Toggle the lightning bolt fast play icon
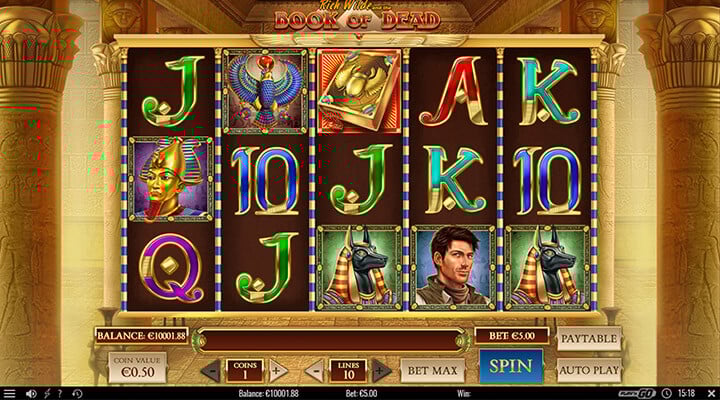The image size is (720, 400). point(47,393)
